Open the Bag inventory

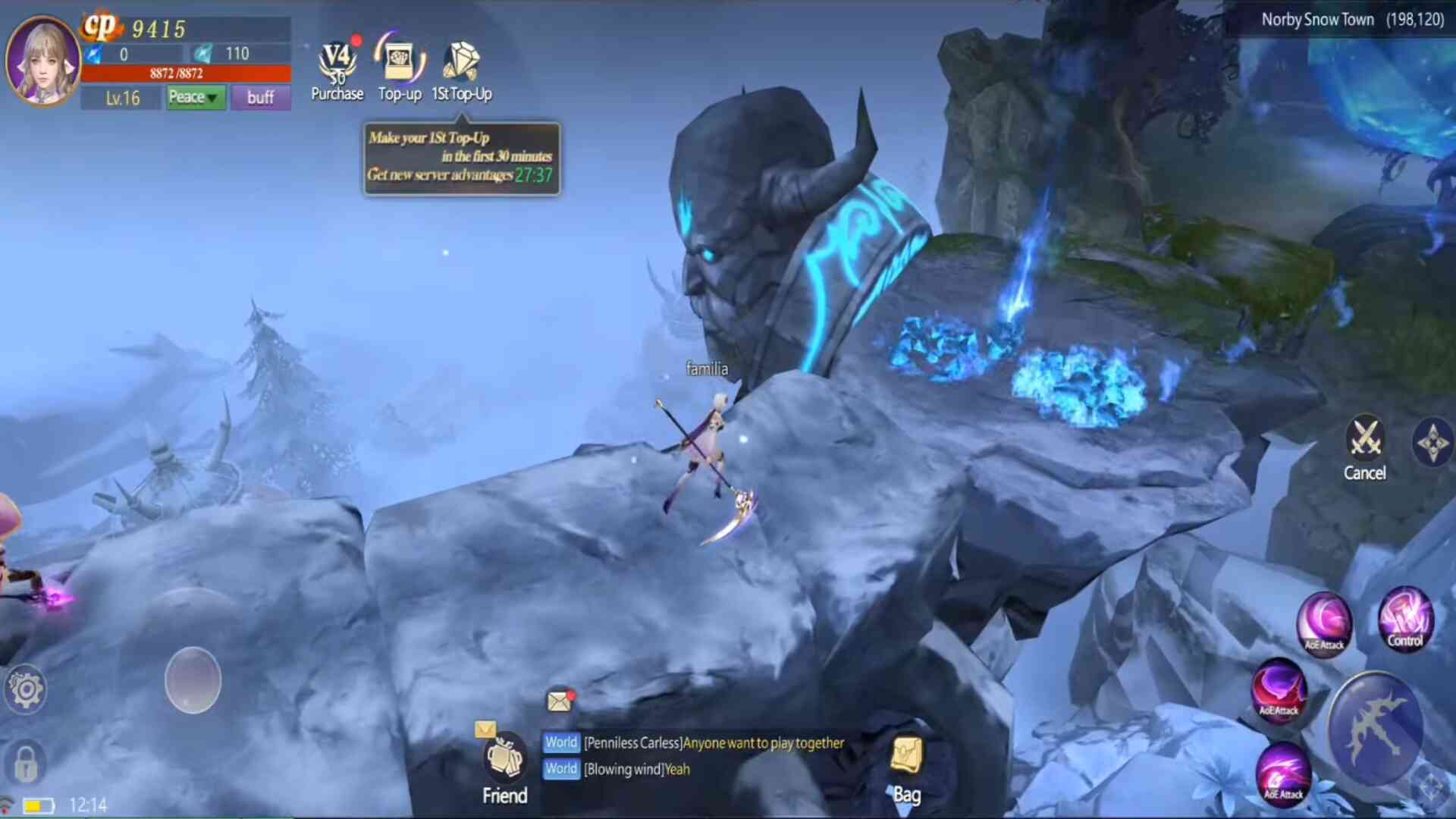907,767
